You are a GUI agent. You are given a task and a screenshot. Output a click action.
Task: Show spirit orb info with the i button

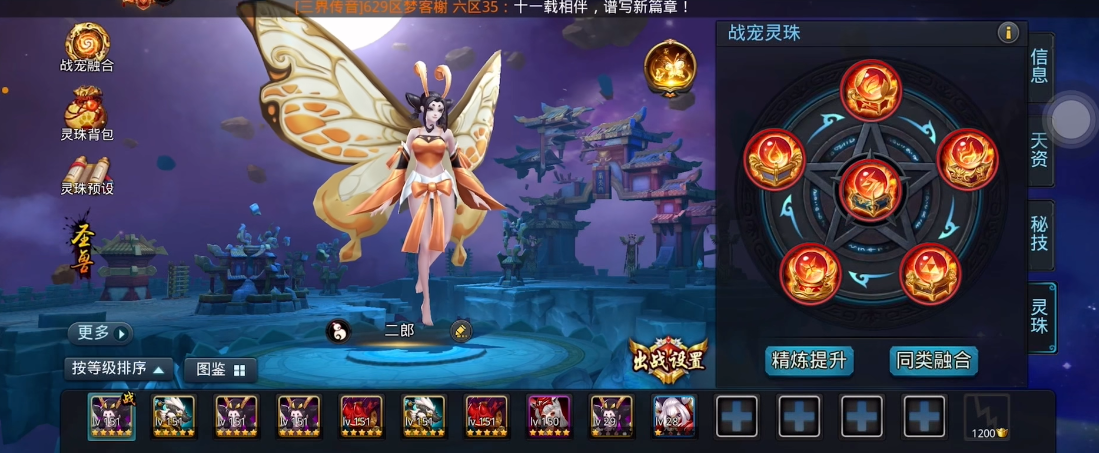point(1007,33)
